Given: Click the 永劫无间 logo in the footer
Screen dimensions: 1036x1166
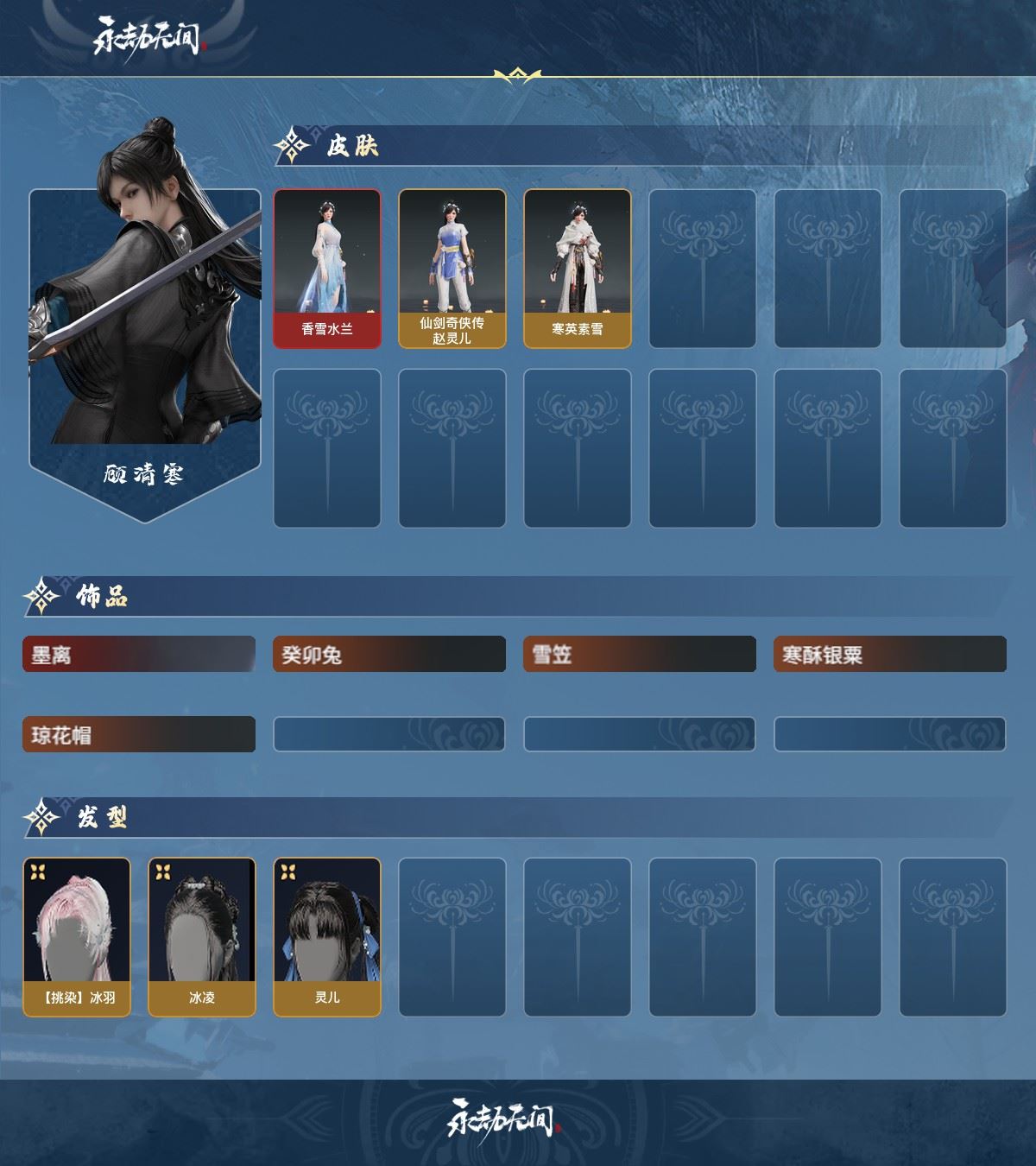Looking at the screenshot, I should click(x=504, y=1118).
